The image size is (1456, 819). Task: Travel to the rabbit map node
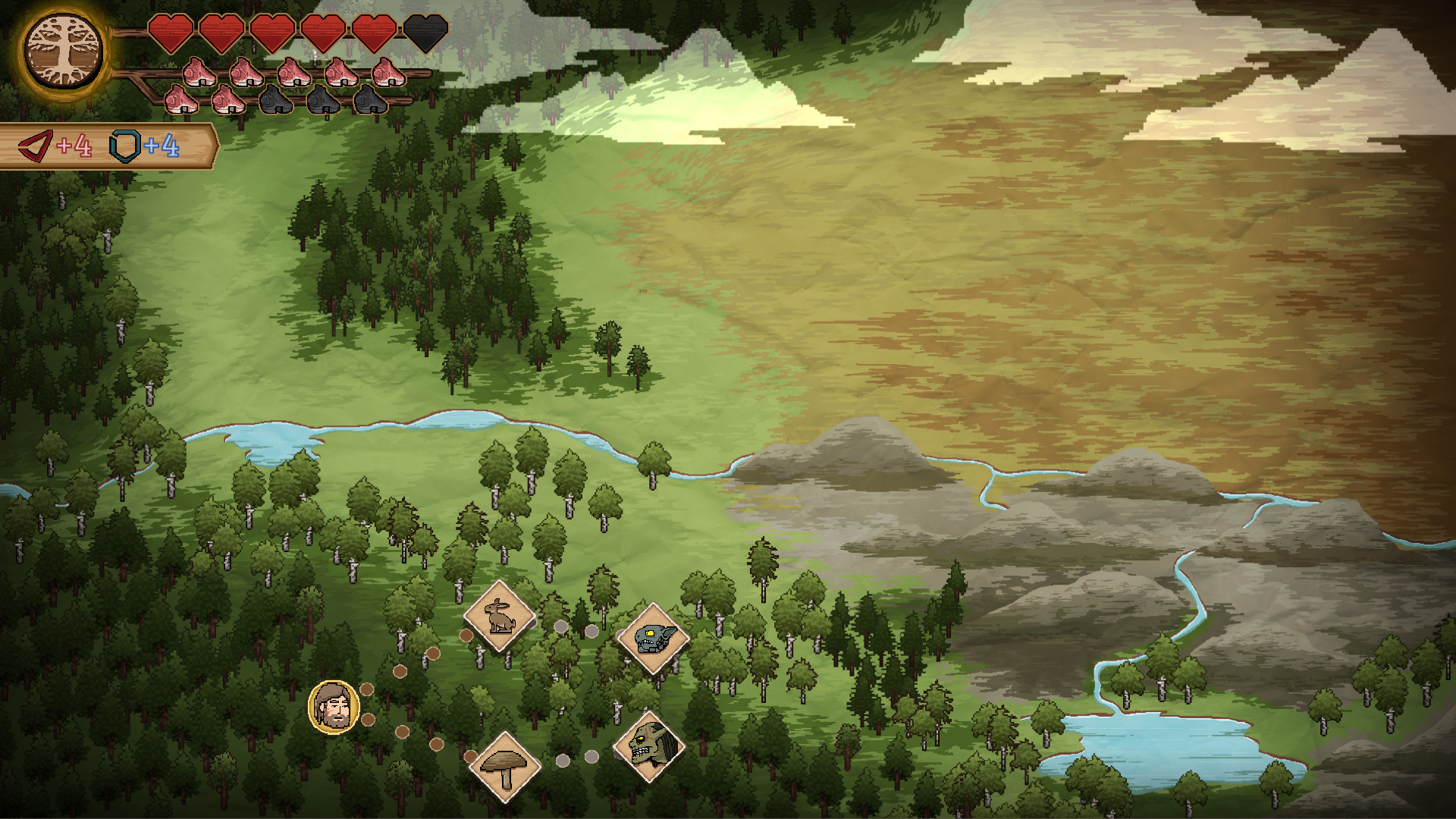(499, 616)
